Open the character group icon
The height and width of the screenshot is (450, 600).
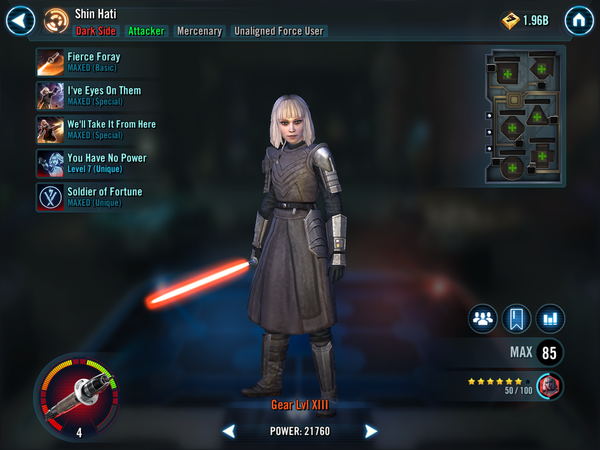(484, 319)
